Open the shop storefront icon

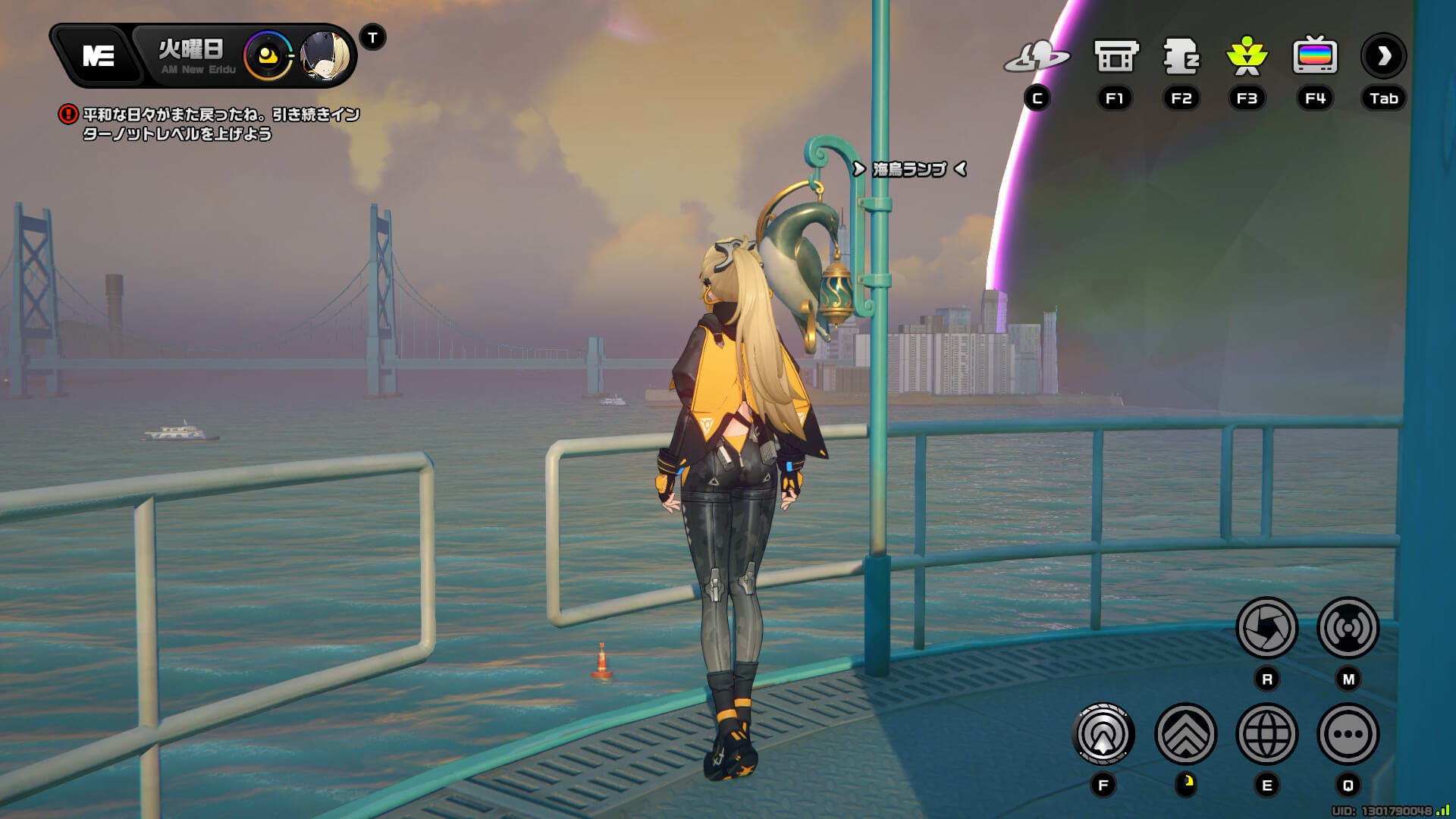[x=1116, y=56]
